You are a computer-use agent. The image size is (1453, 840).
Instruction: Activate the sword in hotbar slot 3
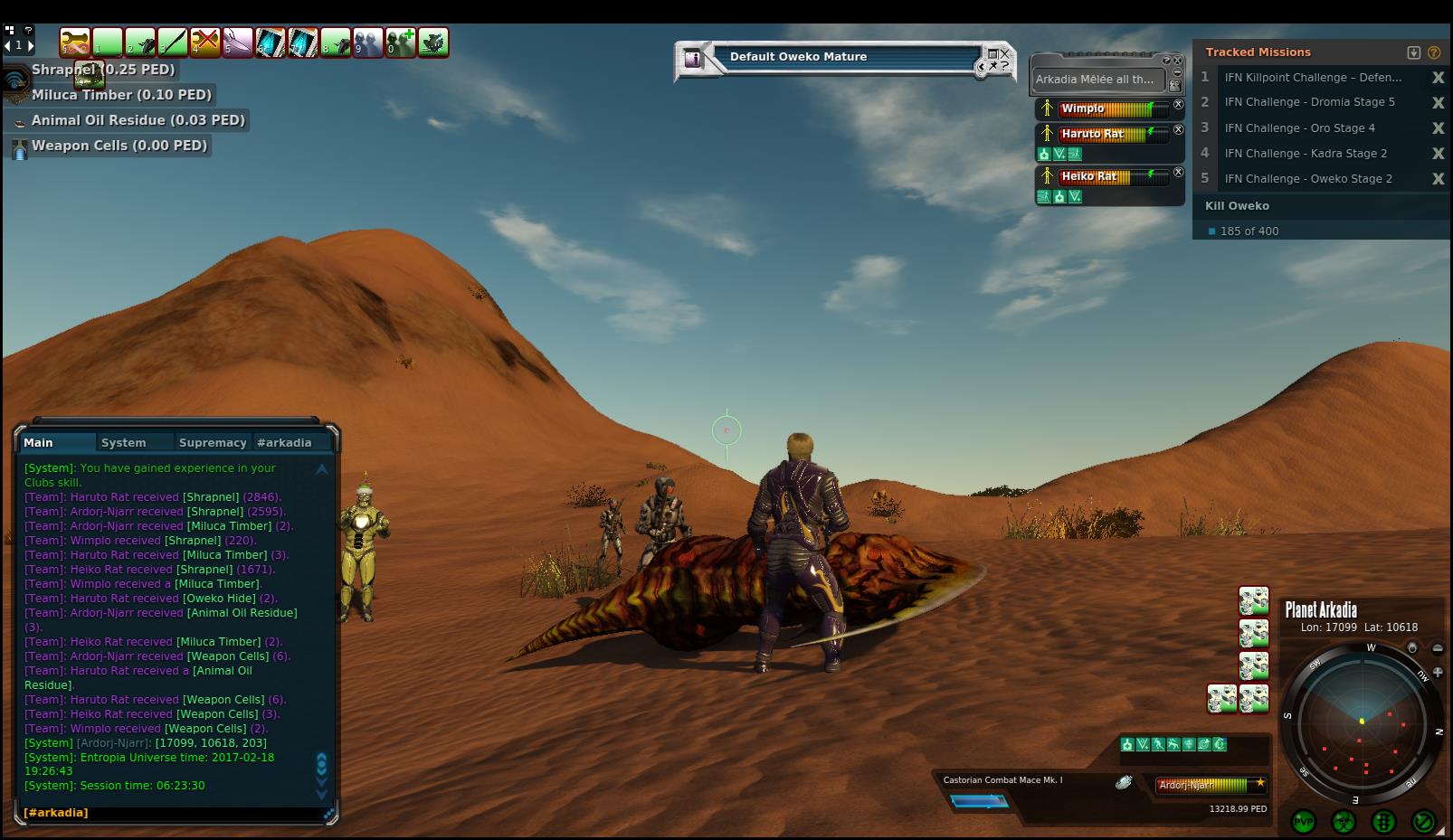coord(173,42)
